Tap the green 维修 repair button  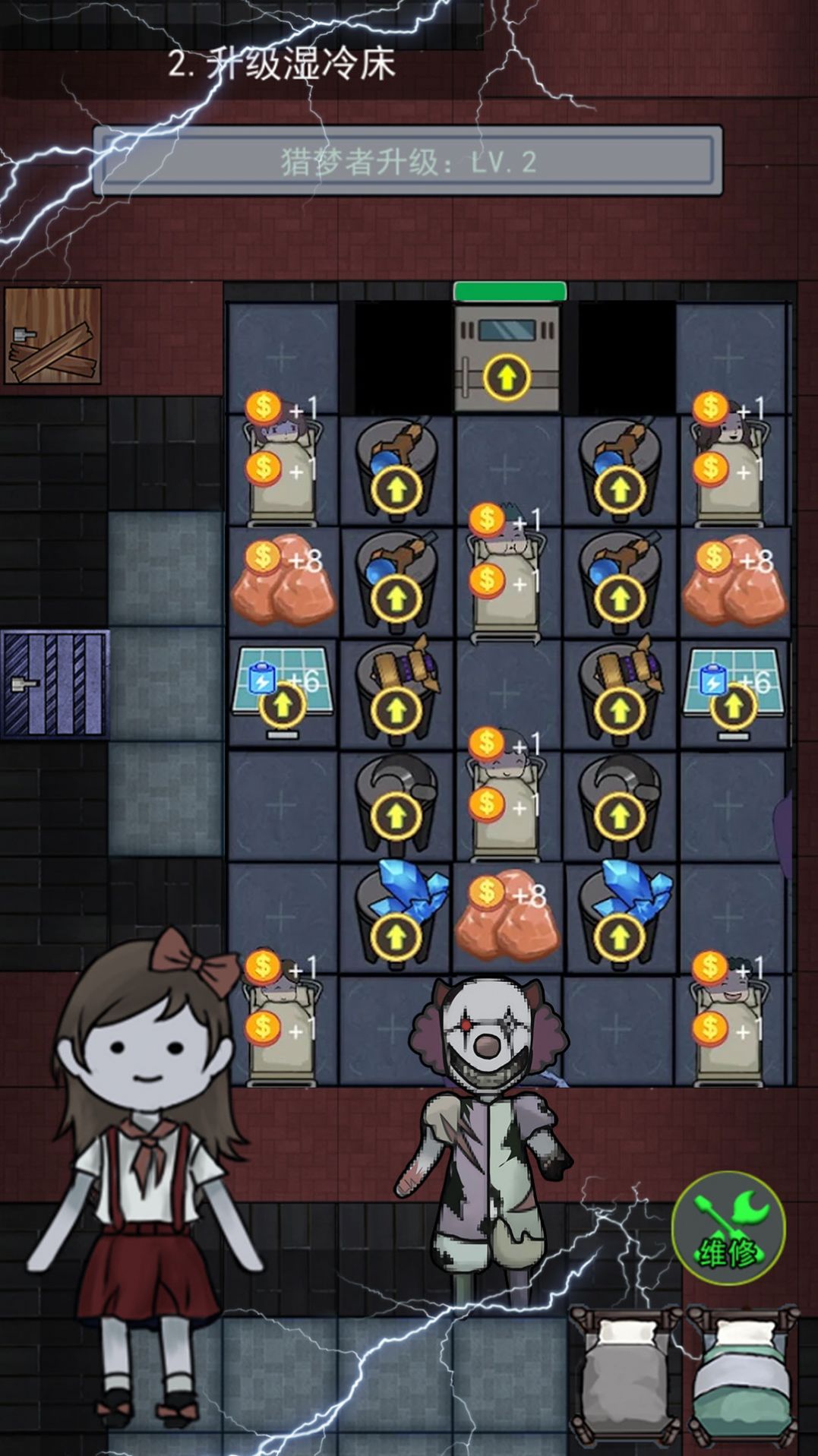pyautogui.click(x=728, y=1228)
